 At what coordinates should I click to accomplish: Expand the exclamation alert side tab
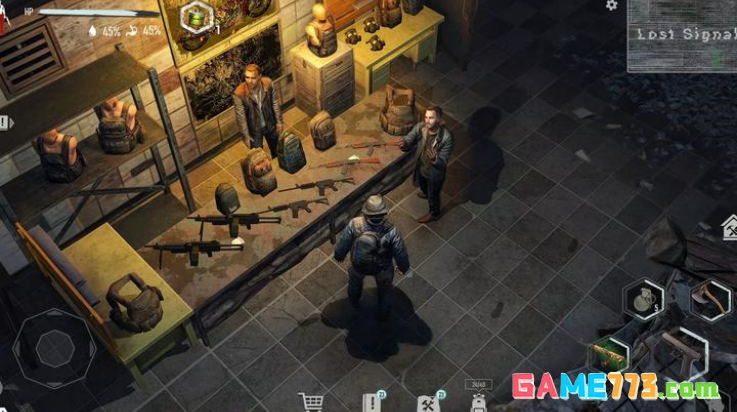5,122
